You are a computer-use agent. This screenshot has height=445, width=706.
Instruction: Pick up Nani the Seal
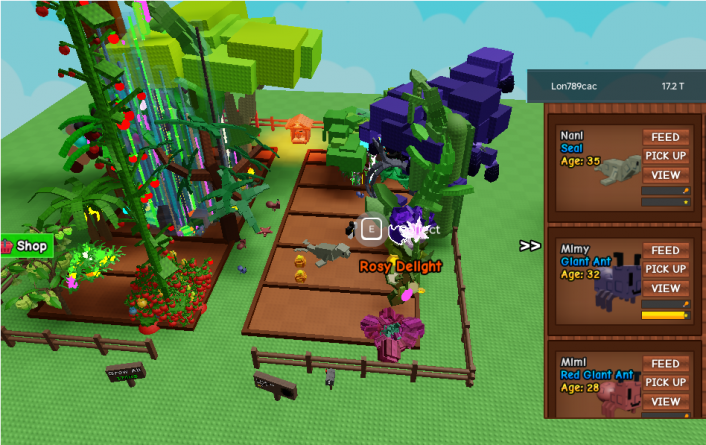point(665,155)
